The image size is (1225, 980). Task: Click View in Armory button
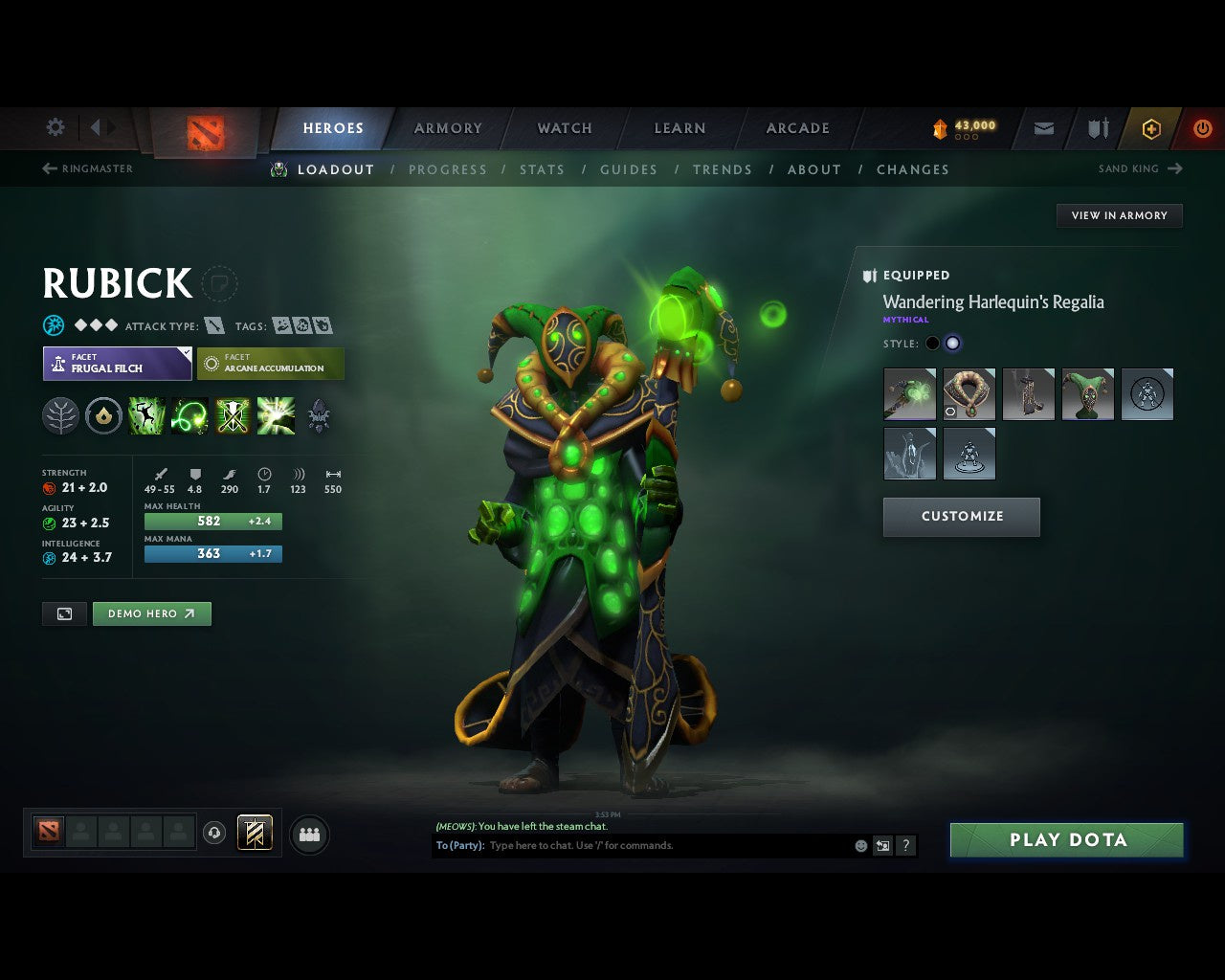1119,215
